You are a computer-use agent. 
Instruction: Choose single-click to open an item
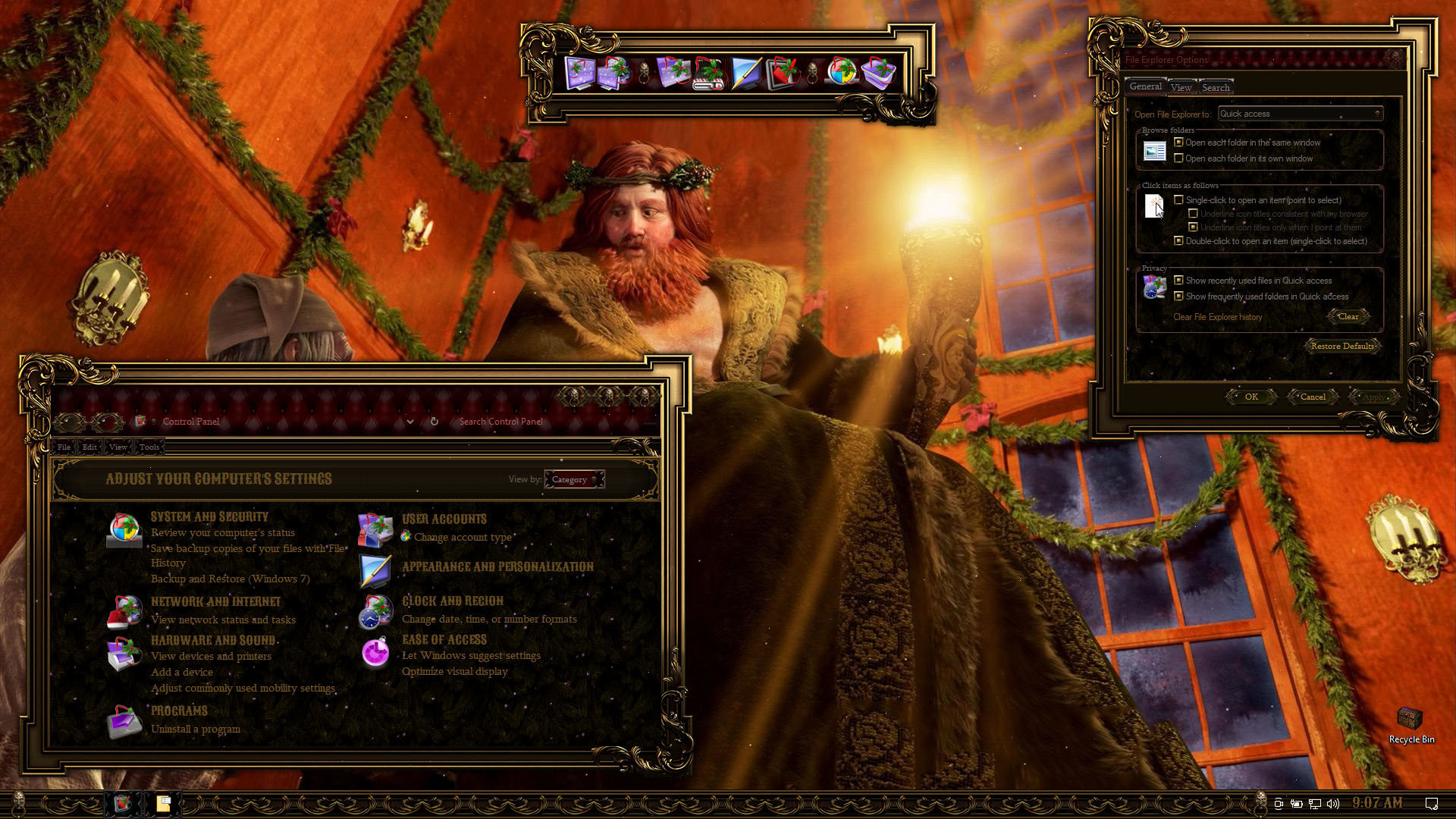(x=1178, y=200)
